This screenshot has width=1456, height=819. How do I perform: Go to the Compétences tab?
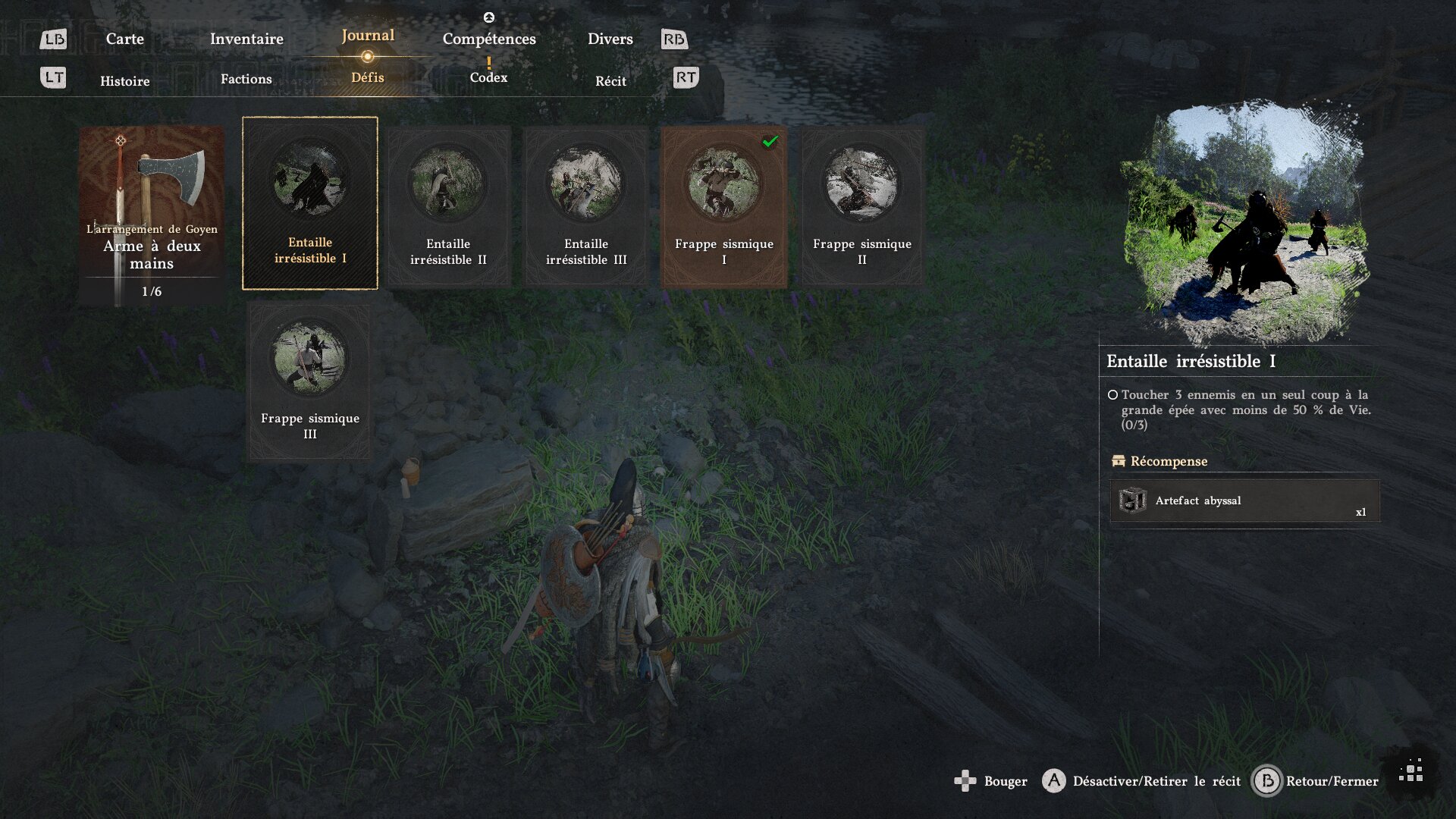click(489, 39)
